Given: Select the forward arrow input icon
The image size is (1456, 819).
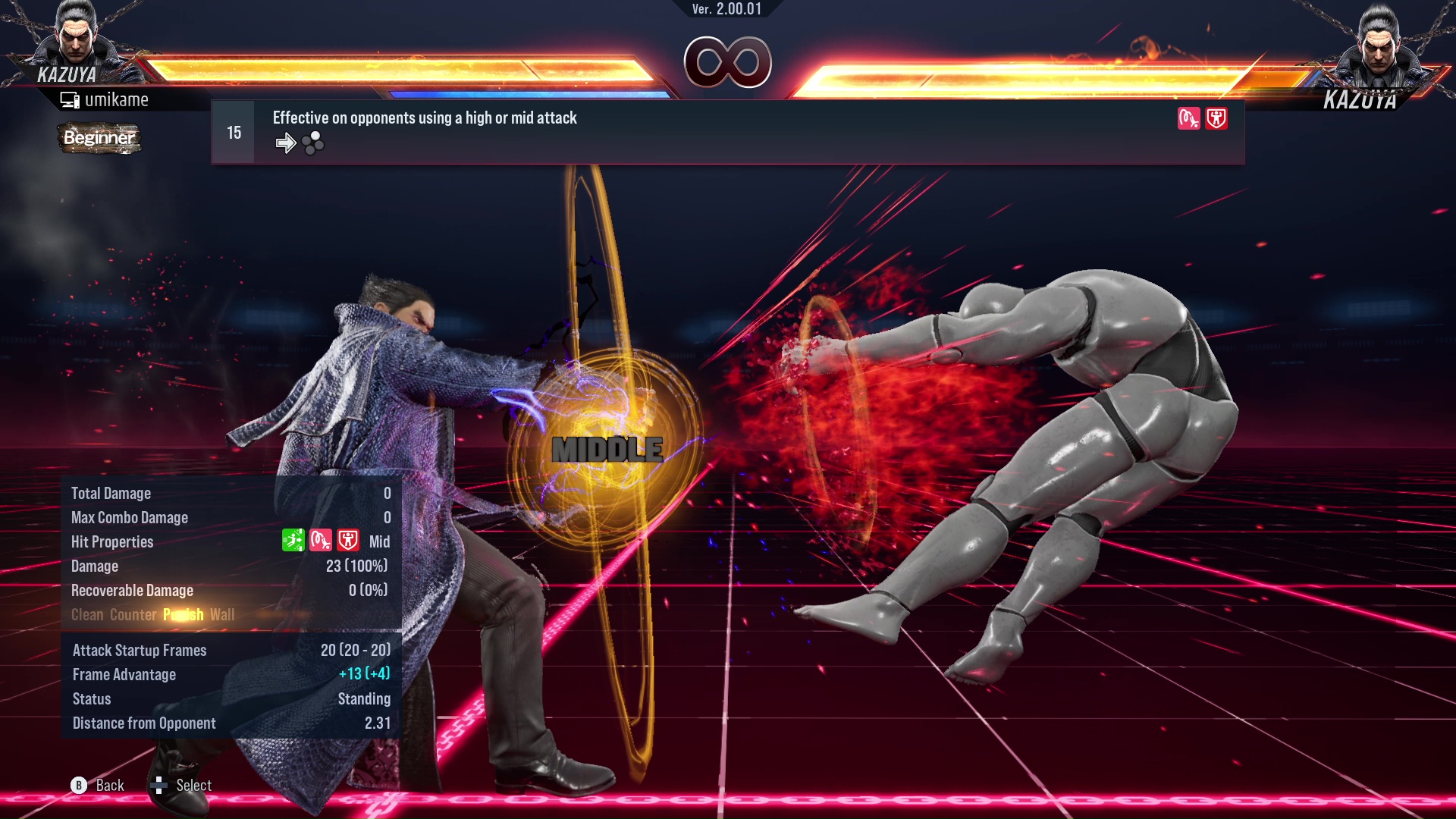Looking at the screenshot, I should coord(286,143).
